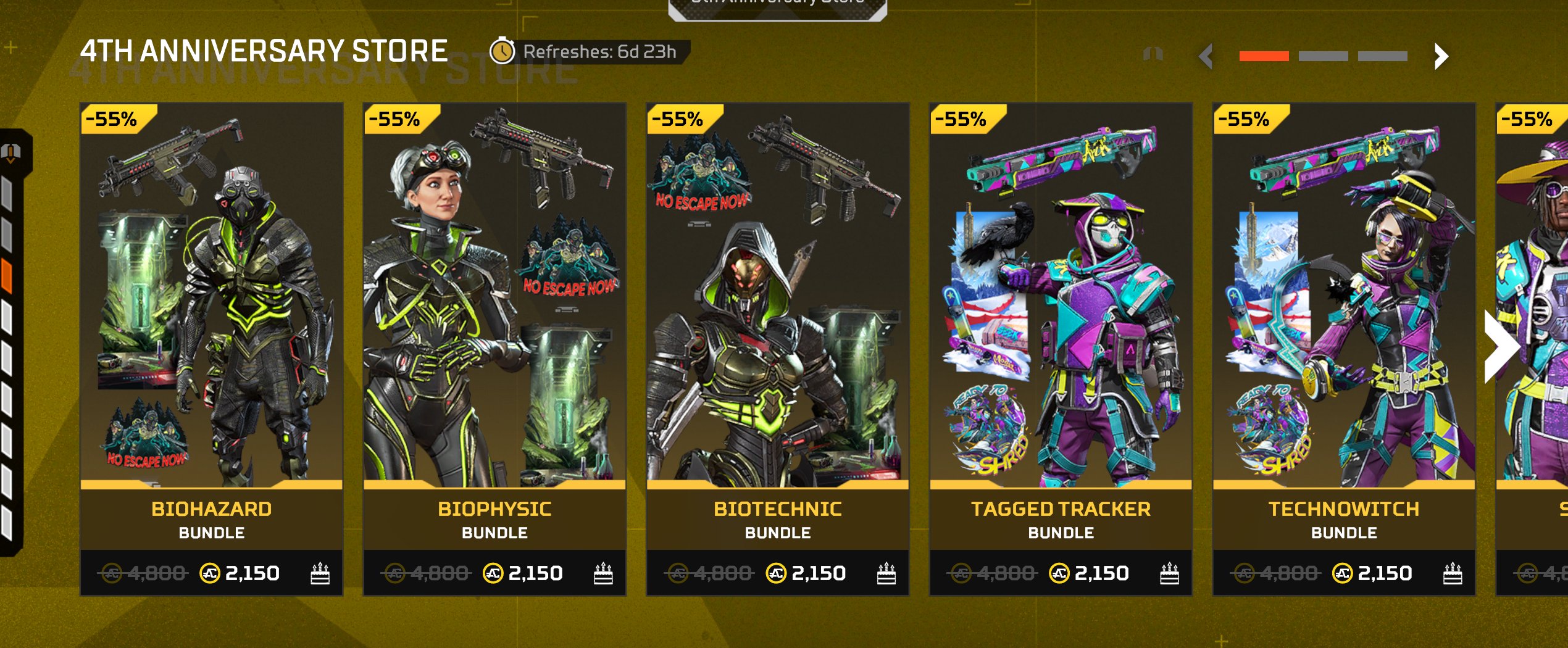Image resolution: width=1568 pixels, height=648 pixels.
Task: Show the first store page indicator
Action: [x=1264, y=57]
